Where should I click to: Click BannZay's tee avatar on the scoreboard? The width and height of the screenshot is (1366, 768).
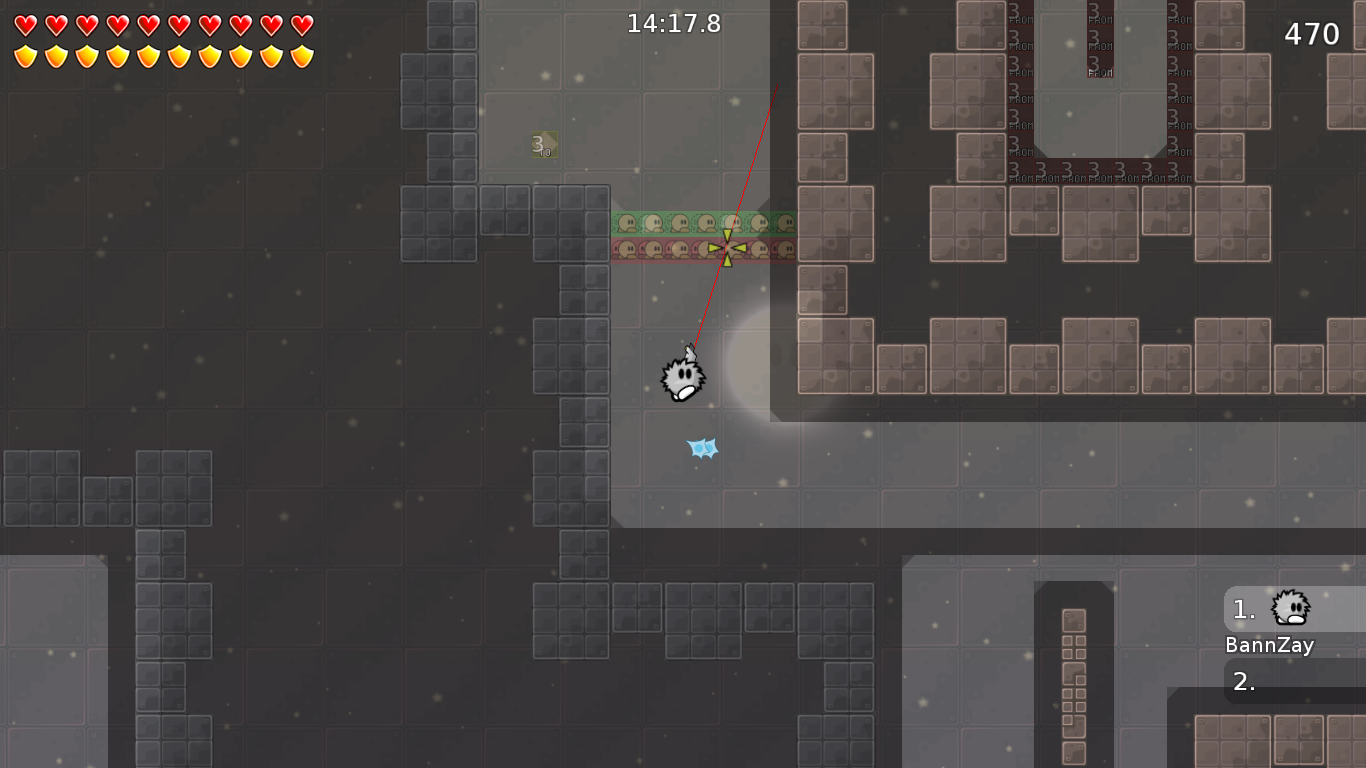(1288, 607)
